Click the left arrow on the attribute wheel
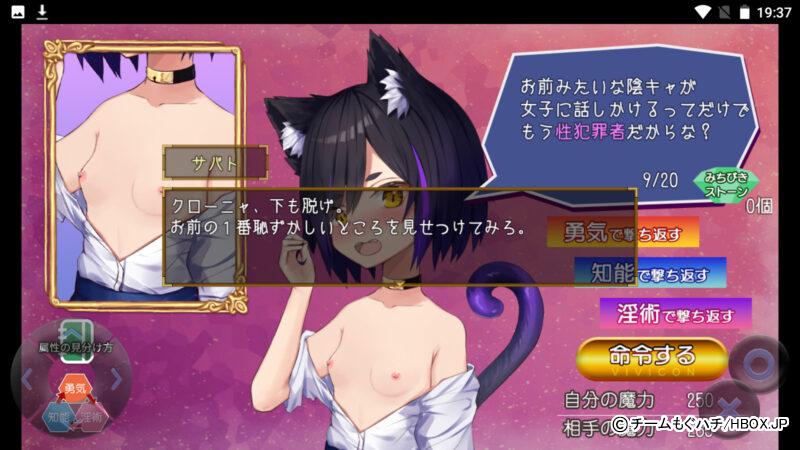This screenshot has height=450, width=800. (27, 380)
